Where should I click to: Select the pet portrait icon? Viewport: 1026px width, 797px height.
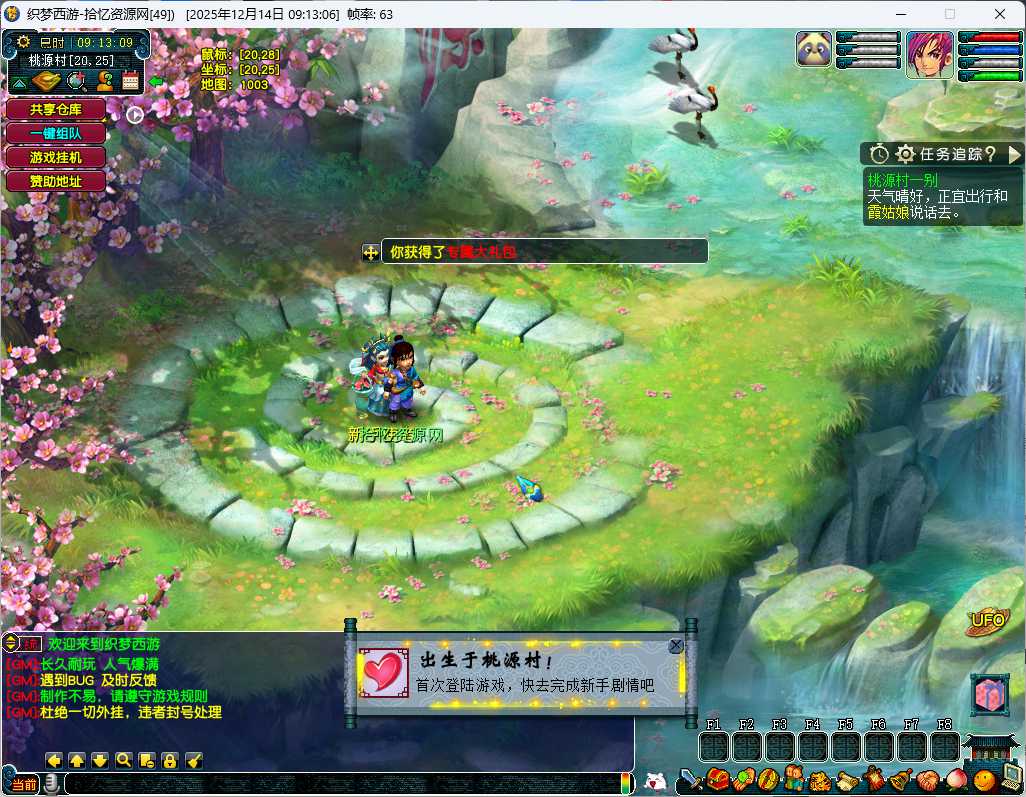click(x=815, y=50)
